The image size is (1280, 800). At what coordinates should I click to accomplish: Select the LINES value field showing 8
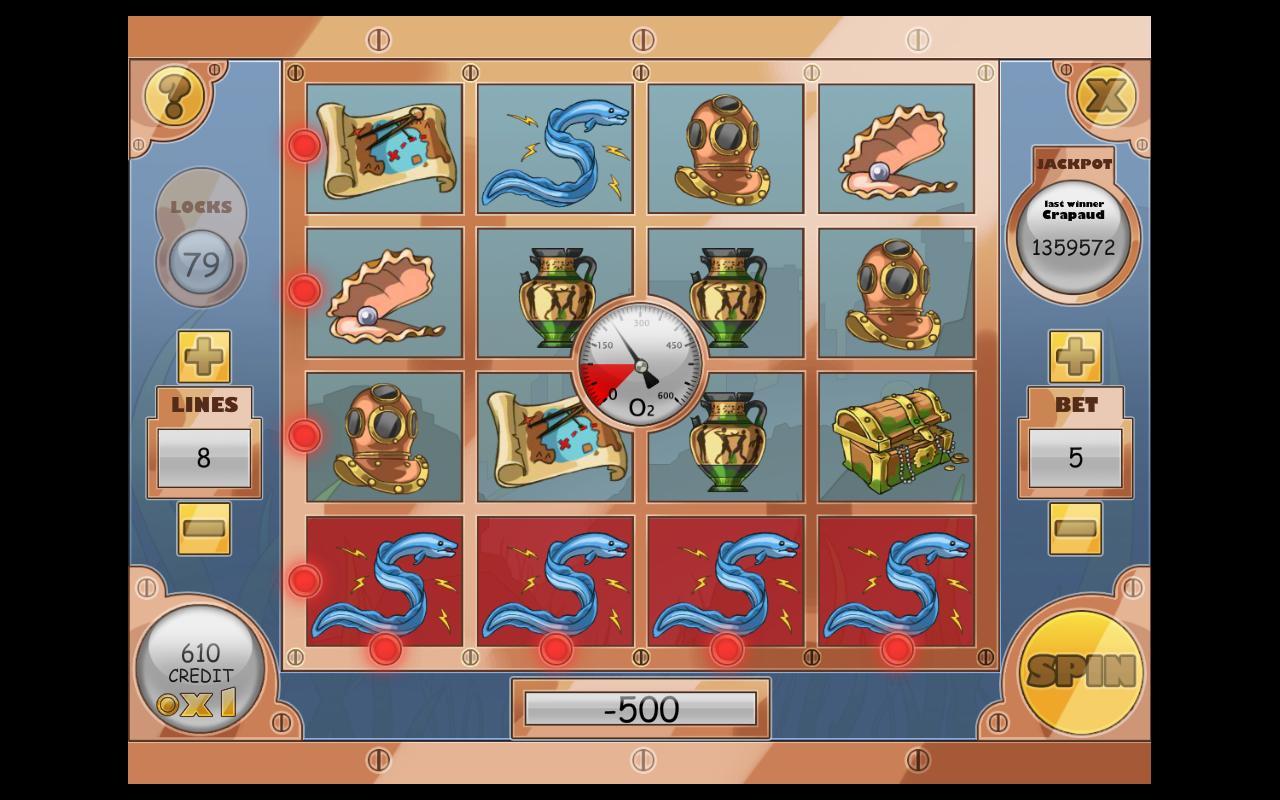click(x=203, y=455)
